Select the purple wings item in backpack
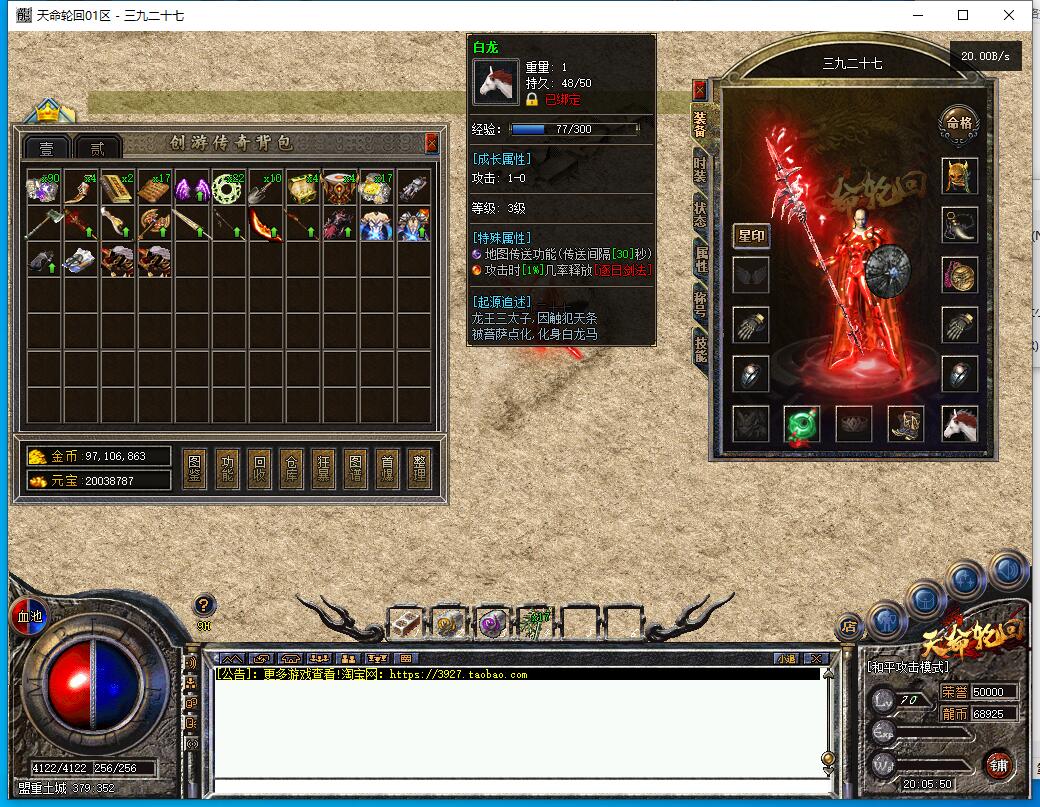 (x=192, y=188)
